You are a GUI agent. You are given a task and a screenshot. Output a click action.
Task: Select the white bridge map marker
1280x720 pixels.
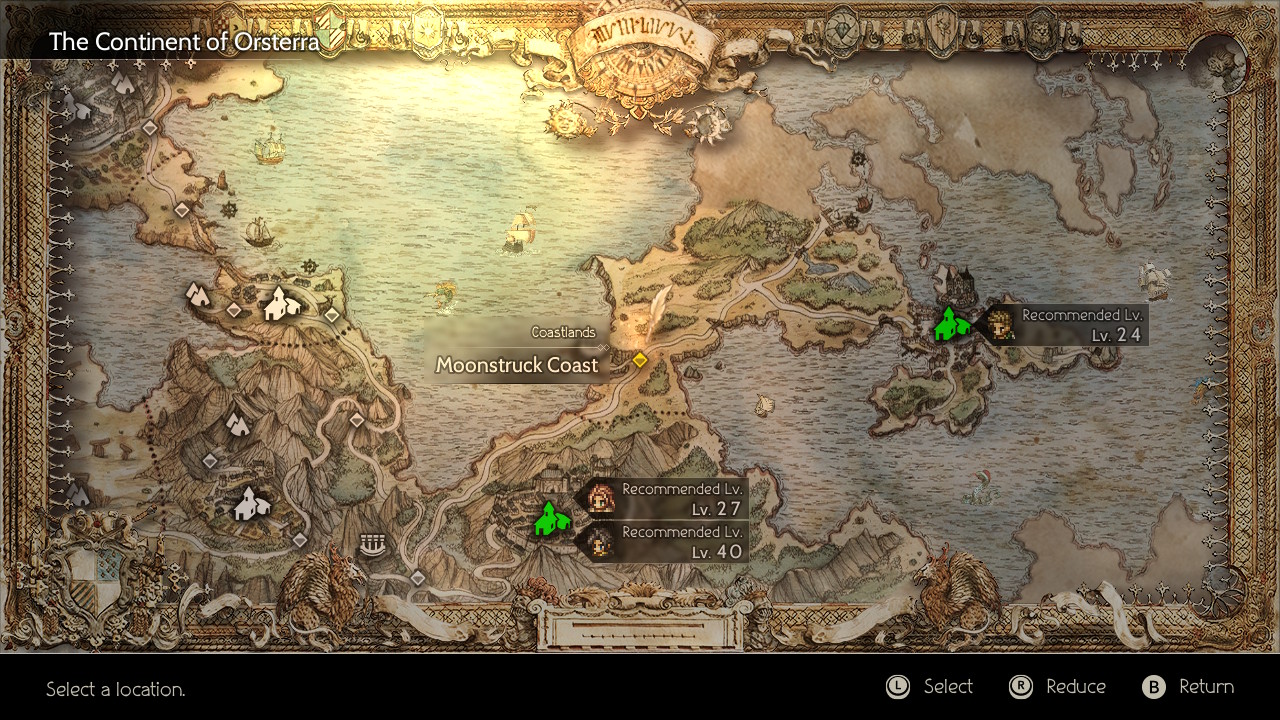click(x=372, y=545)
